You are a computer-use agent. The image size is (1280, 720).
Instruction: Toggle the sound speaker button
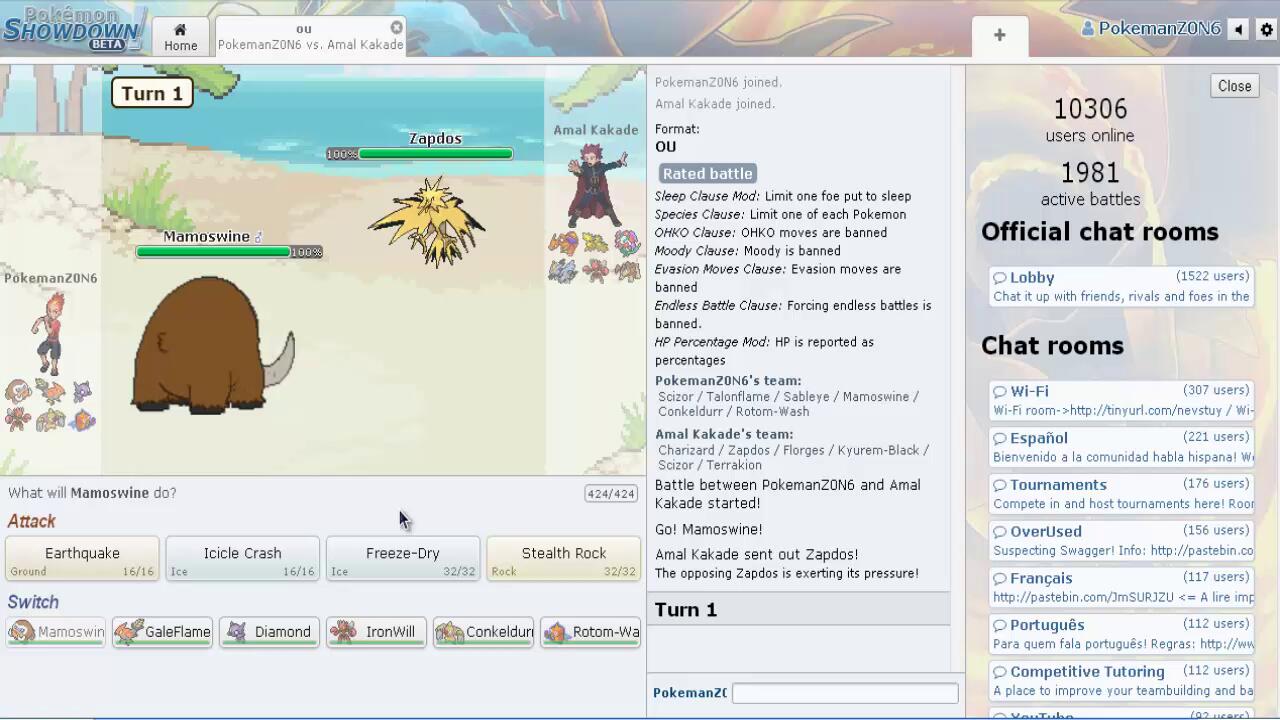point(1239,29)
